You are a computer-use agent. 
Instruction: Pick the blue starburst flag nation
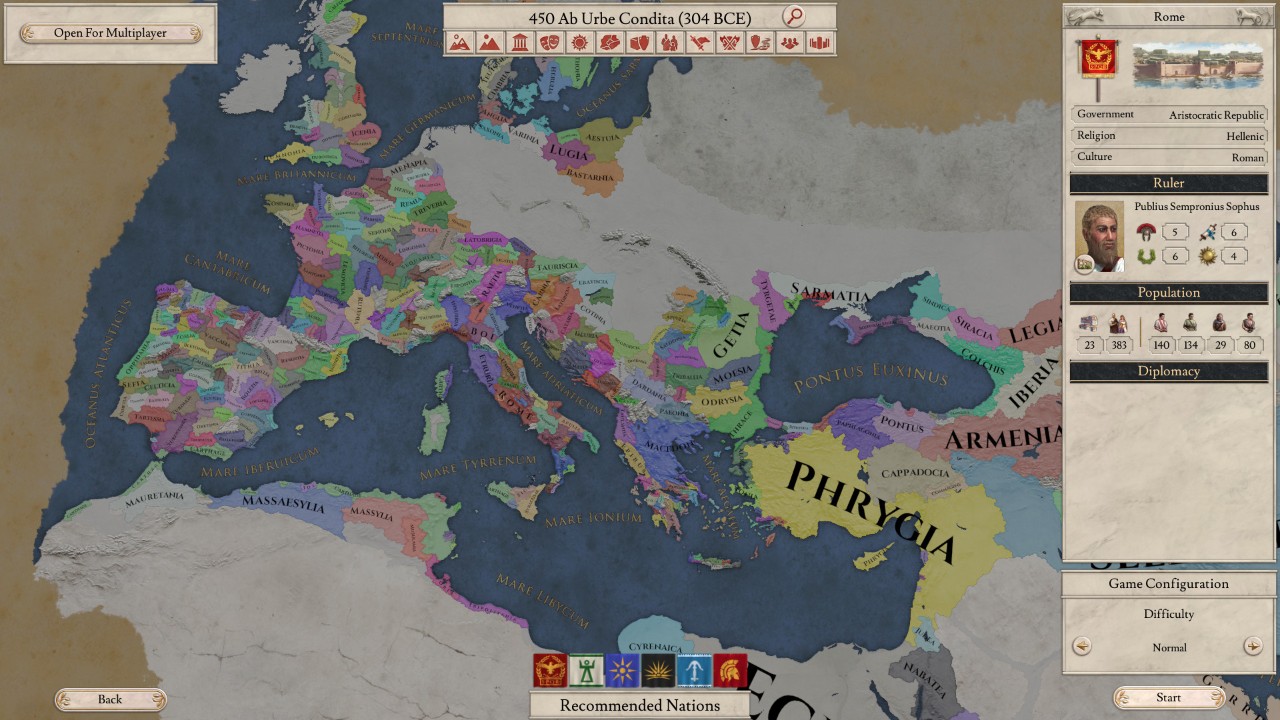[622, 670]
